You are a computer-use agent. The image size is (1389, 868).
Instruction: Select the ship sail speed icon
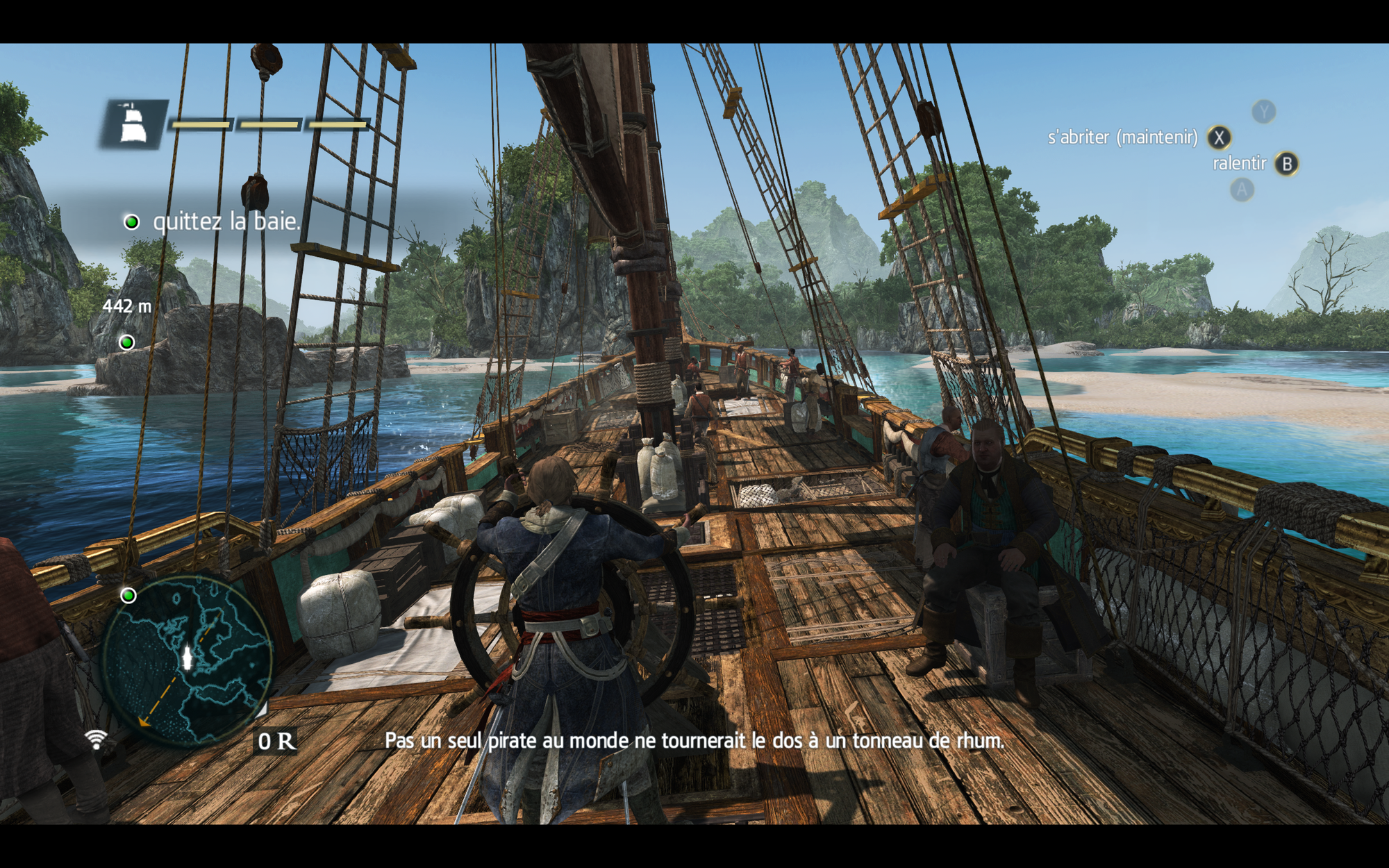coord(133,124)
